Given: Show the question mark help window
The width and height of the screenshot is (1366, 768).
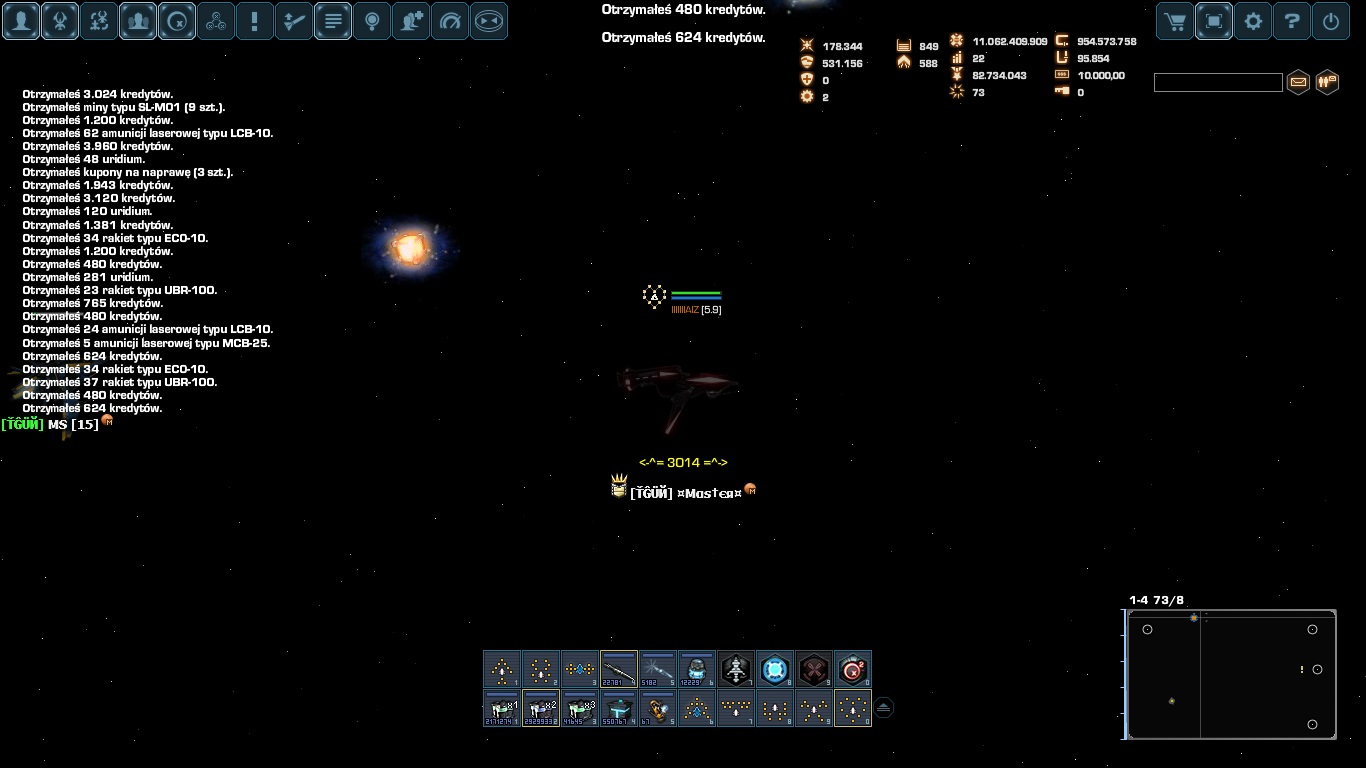Looking at the screenshot, I should click(1292, 21).
